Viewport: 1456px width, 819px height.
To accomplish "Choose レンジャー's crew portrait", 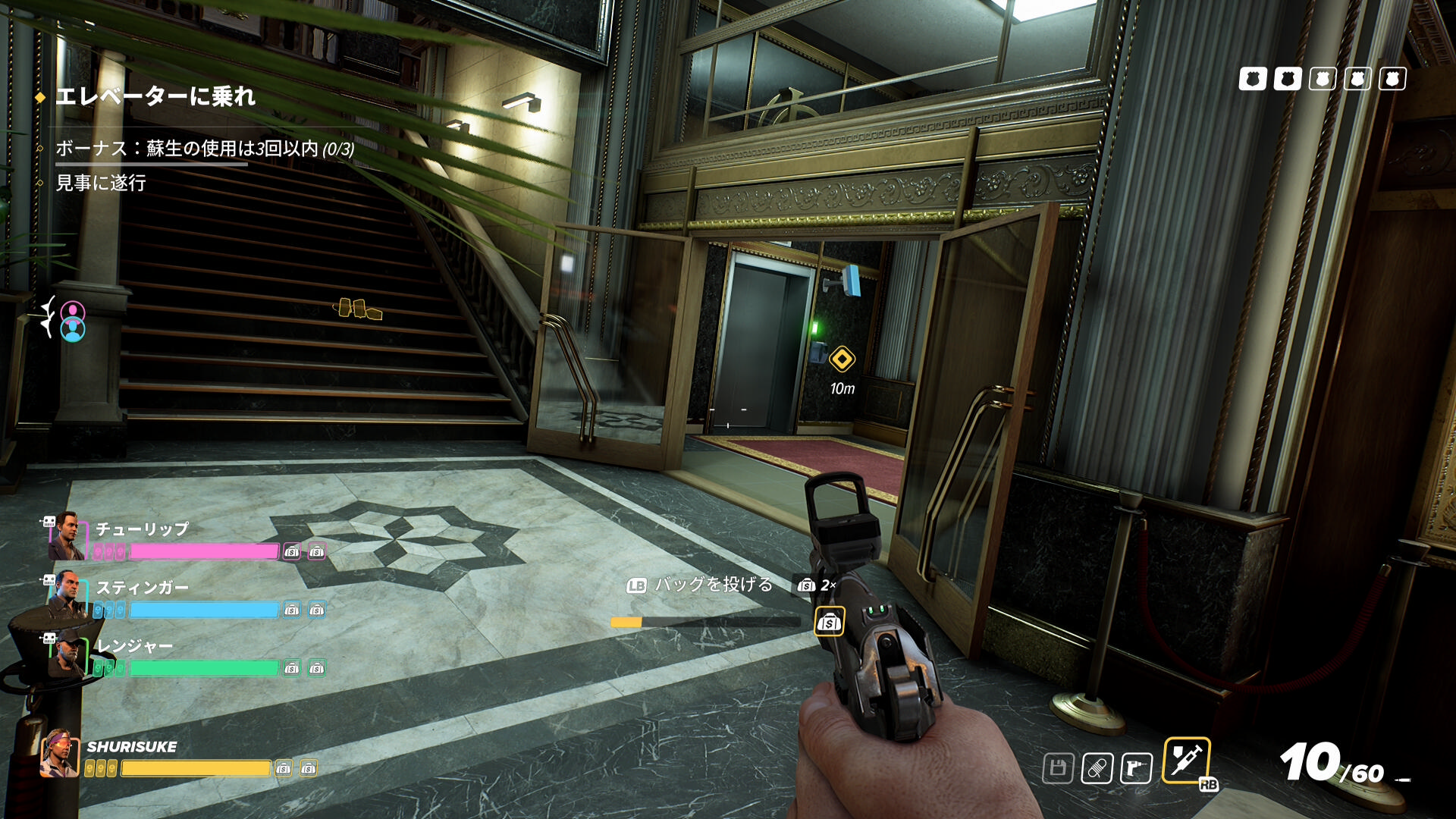I will (67, 654).
